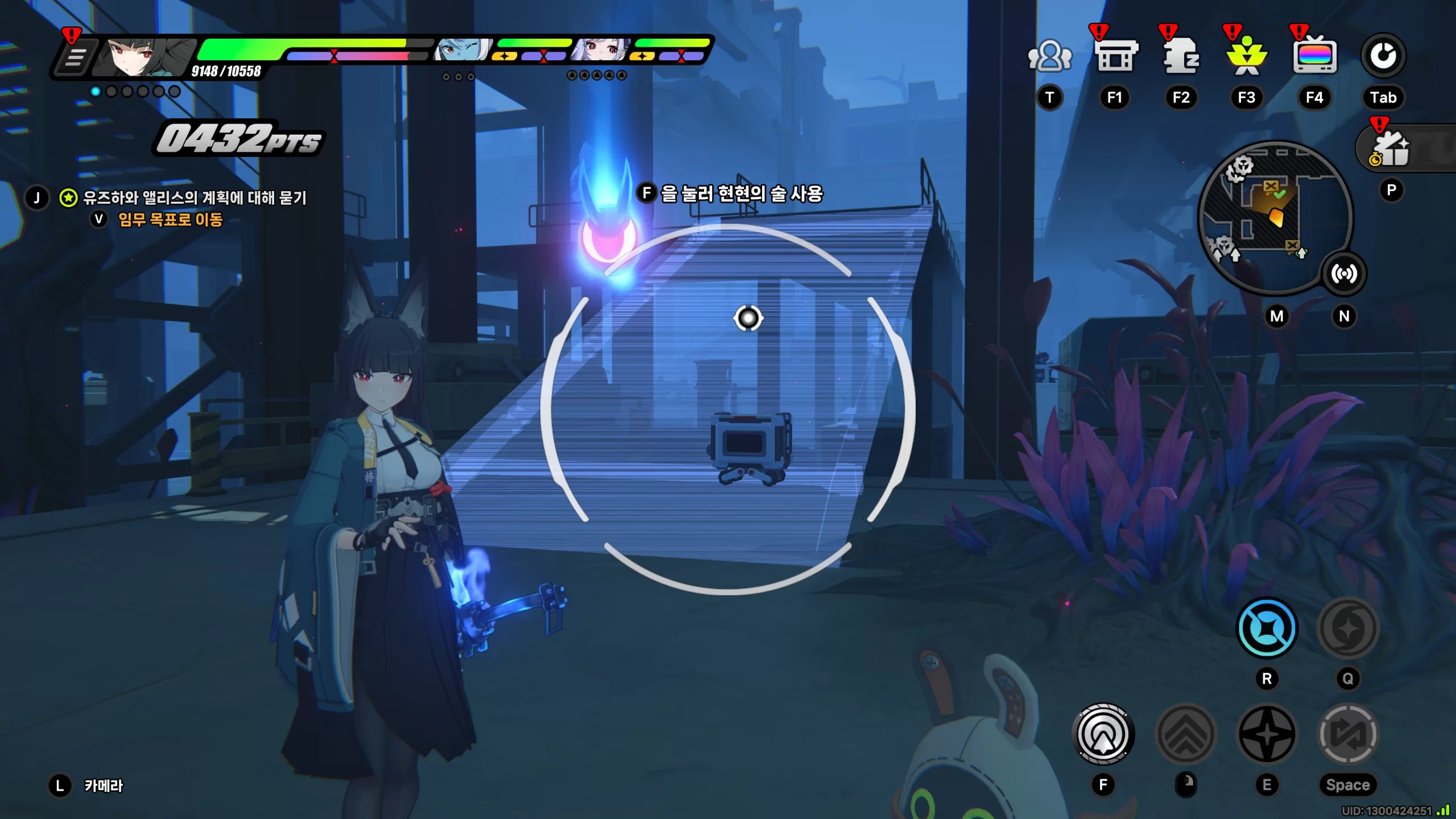1456x819 pixels.
Task: Open the menu icon beside the leader portrait
Action: point(75,58)
